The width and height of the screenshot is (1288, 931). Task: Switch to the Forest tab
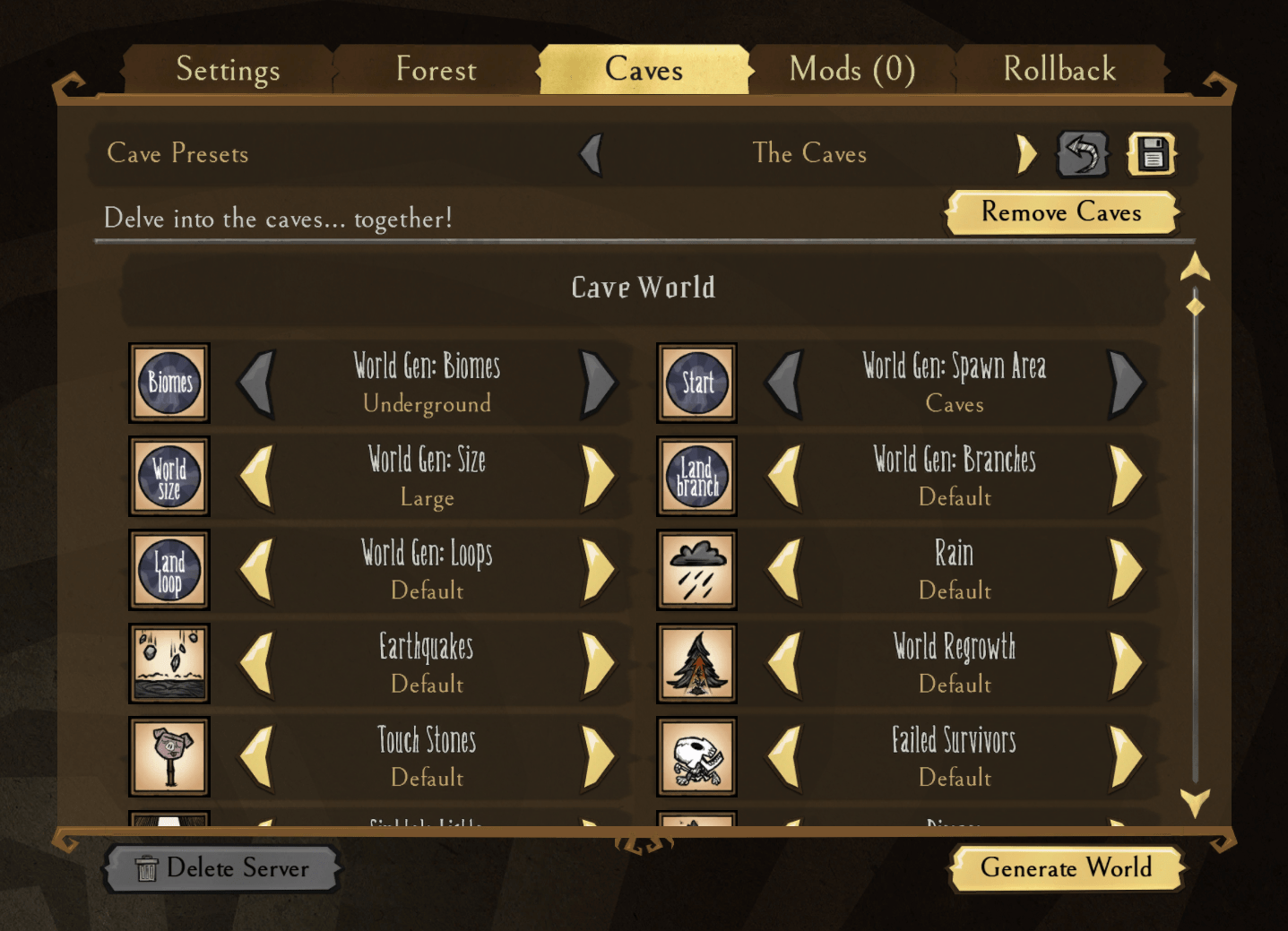coord(436,70)
